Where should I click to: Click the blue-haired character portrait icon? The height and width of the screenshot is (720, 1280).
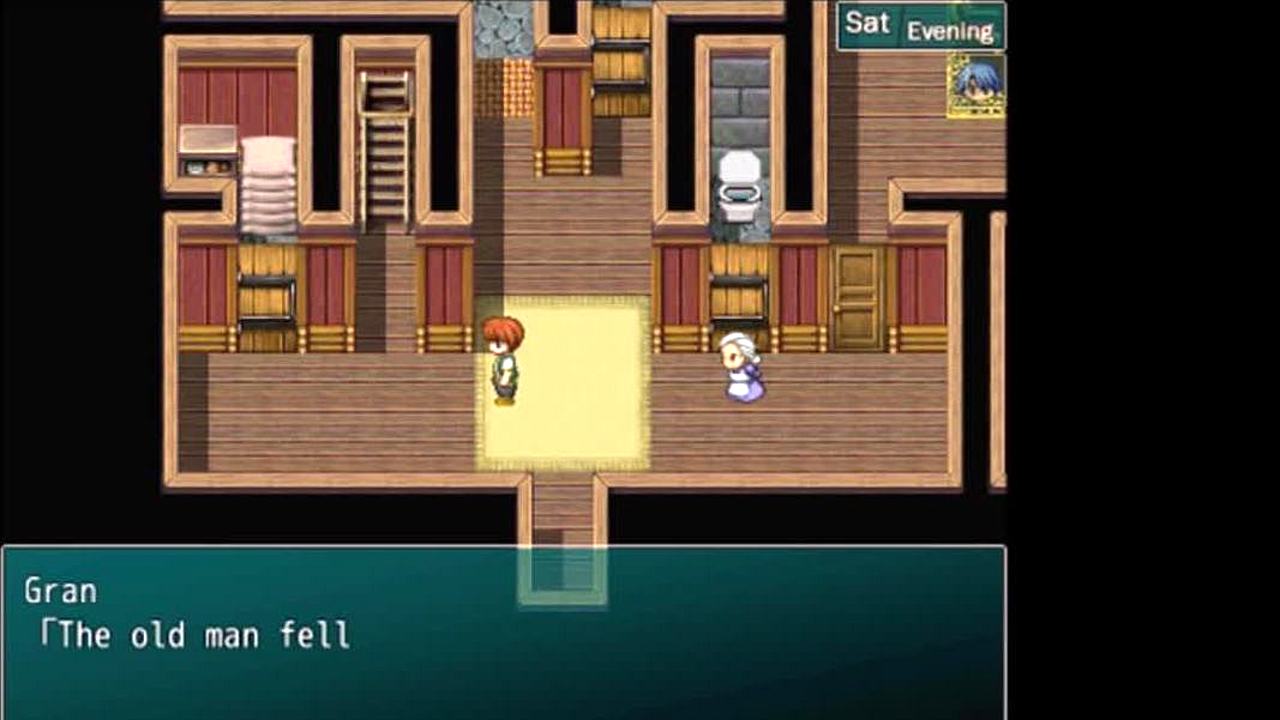pyautogui.click(x=975, y=85)
